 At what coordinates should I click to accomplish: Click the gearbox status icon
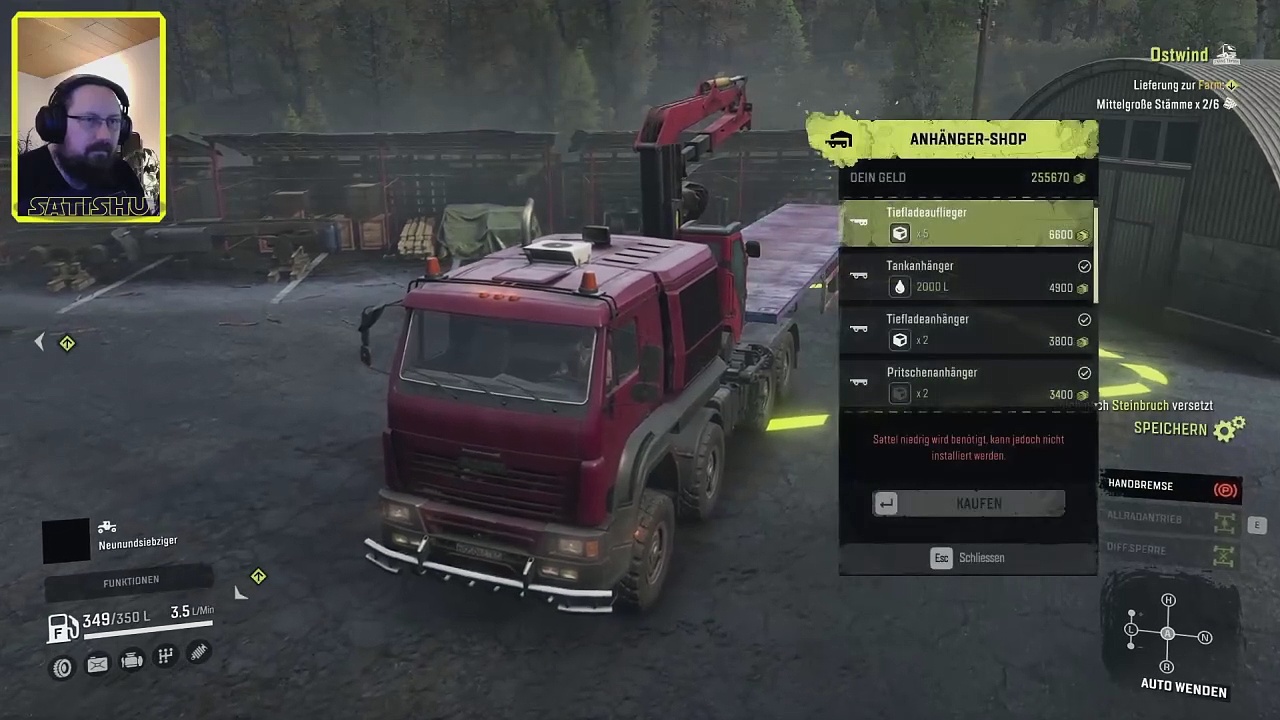click(x=165, y=656)
